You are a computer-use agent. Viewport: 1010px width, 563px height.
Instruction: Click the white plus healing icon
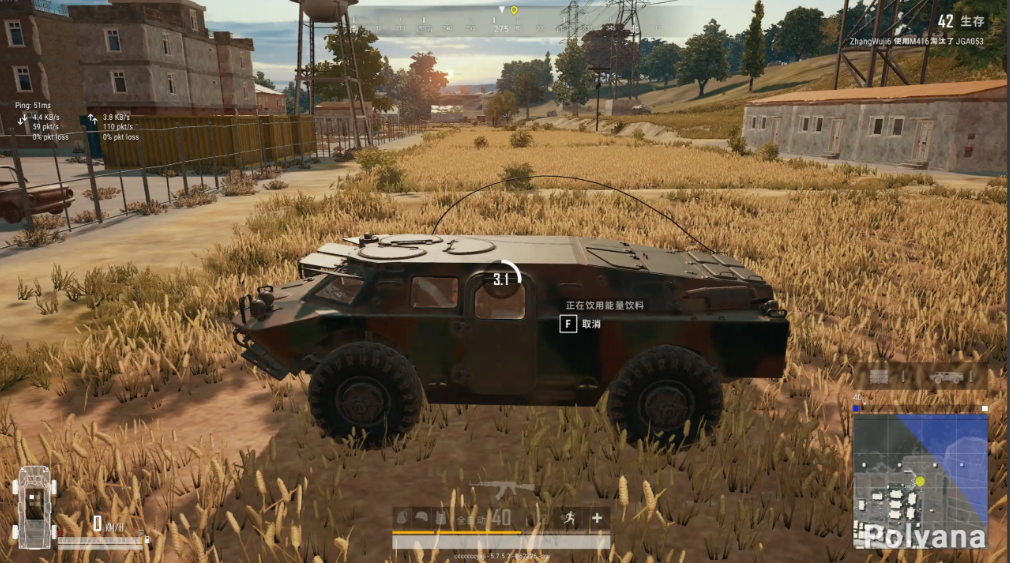pyautogui.click(x=597, y=518)
